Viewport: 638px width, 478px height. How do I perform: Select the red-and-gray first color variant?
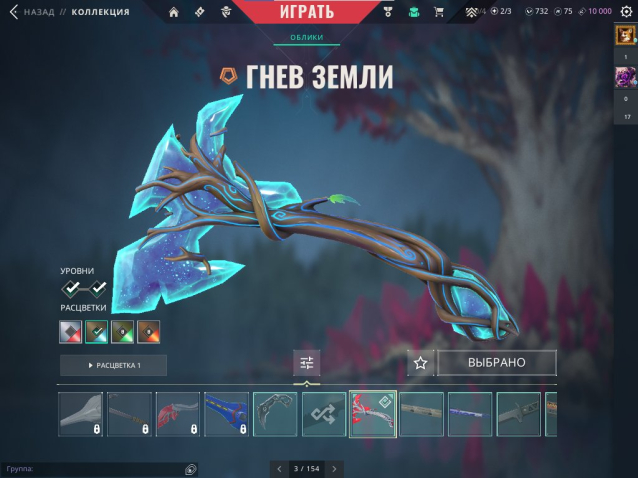[71, 331]
